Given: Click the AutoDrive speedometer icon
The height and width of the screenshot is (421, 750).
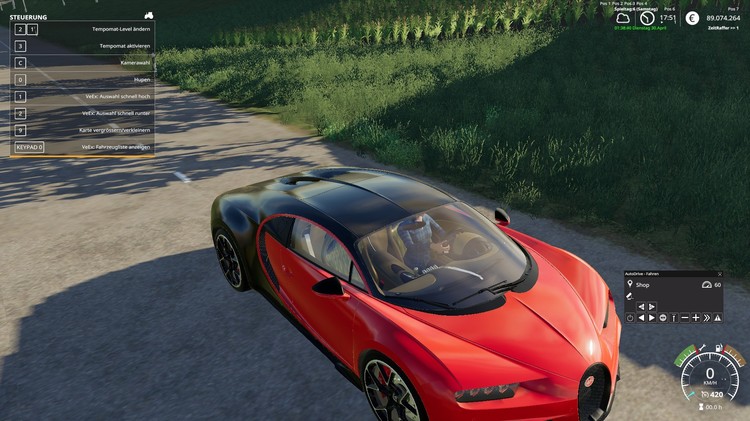Looking at the screenshot, I should 705,285.
